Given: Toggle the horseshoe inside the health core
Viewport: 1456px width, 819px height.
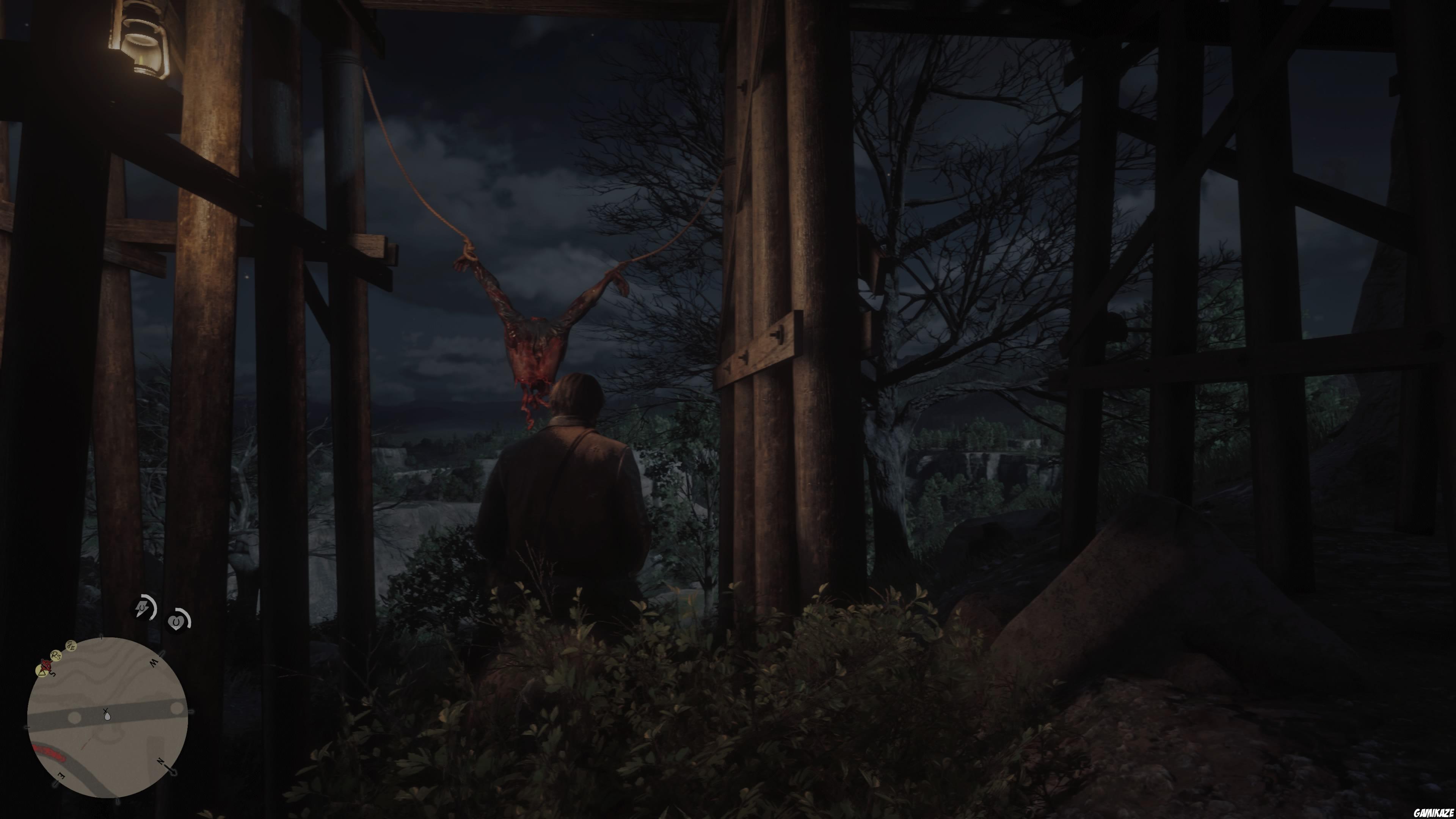Looking at the screenshot, I should 176,622.
